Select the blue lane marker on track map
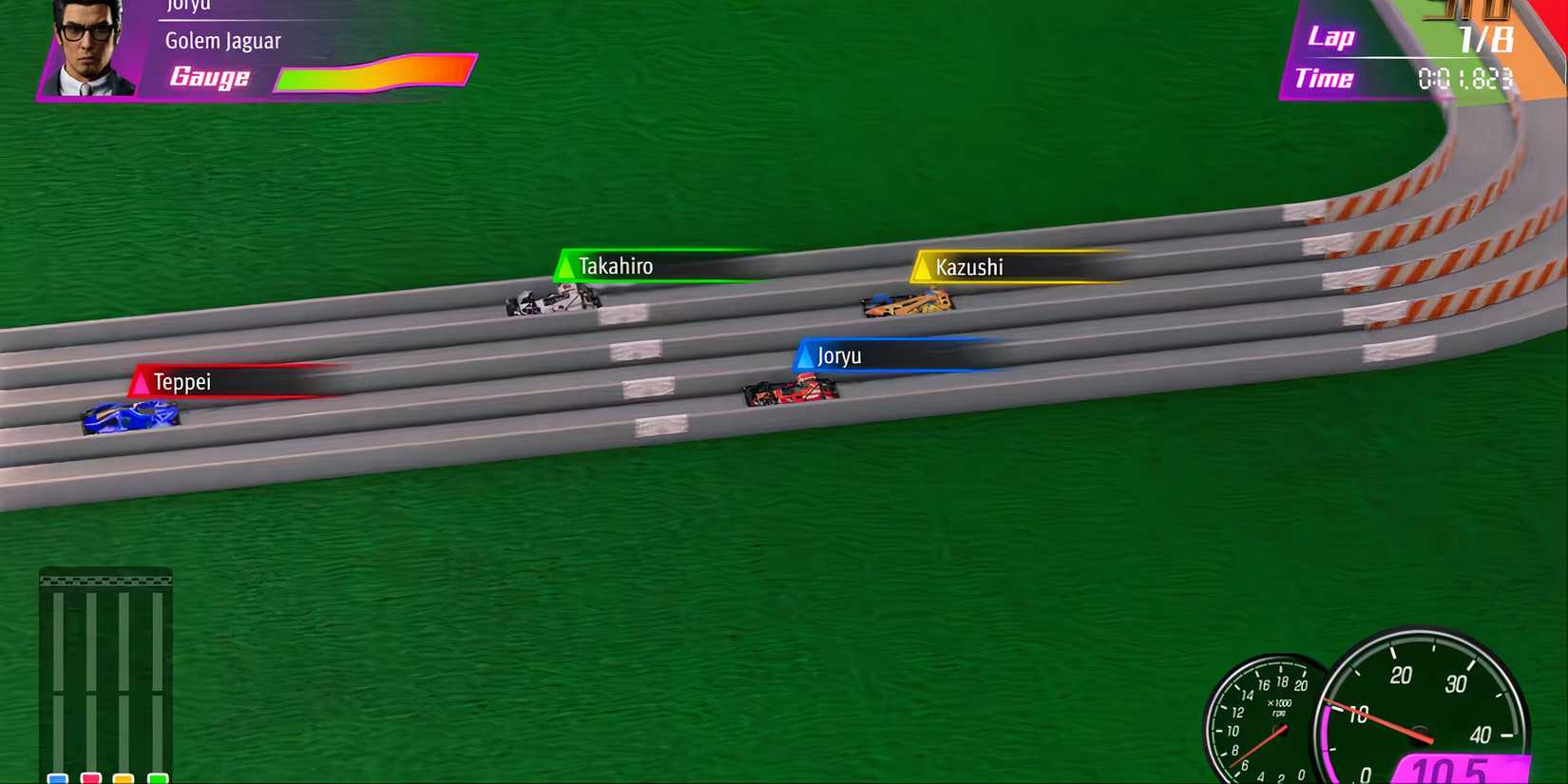This screenshot has height=784, width=1568. point(57,777)
